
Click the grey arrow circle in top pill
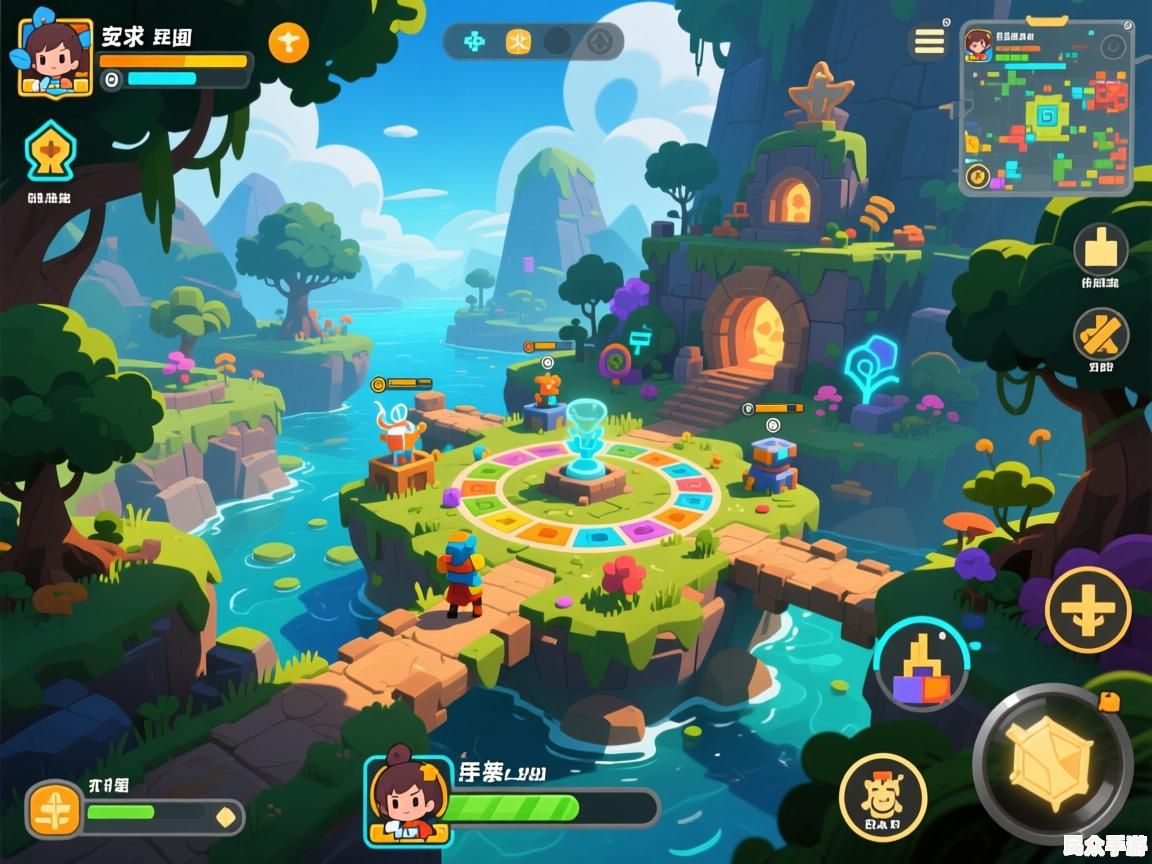[598, 41]
